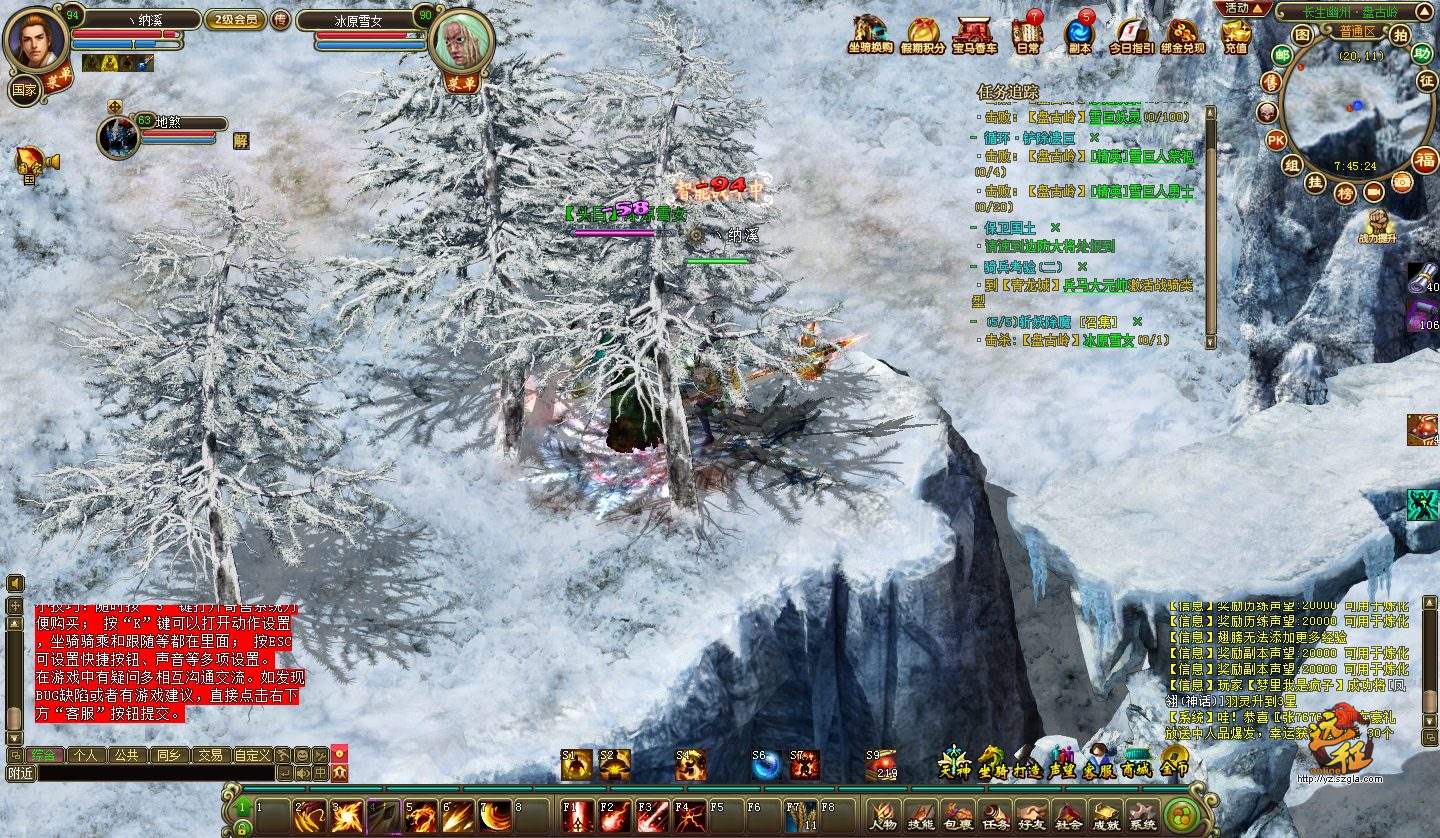Screen dimensions: 1440x838
Task: Open the 商城 shop
Action: pos(1136,764)
